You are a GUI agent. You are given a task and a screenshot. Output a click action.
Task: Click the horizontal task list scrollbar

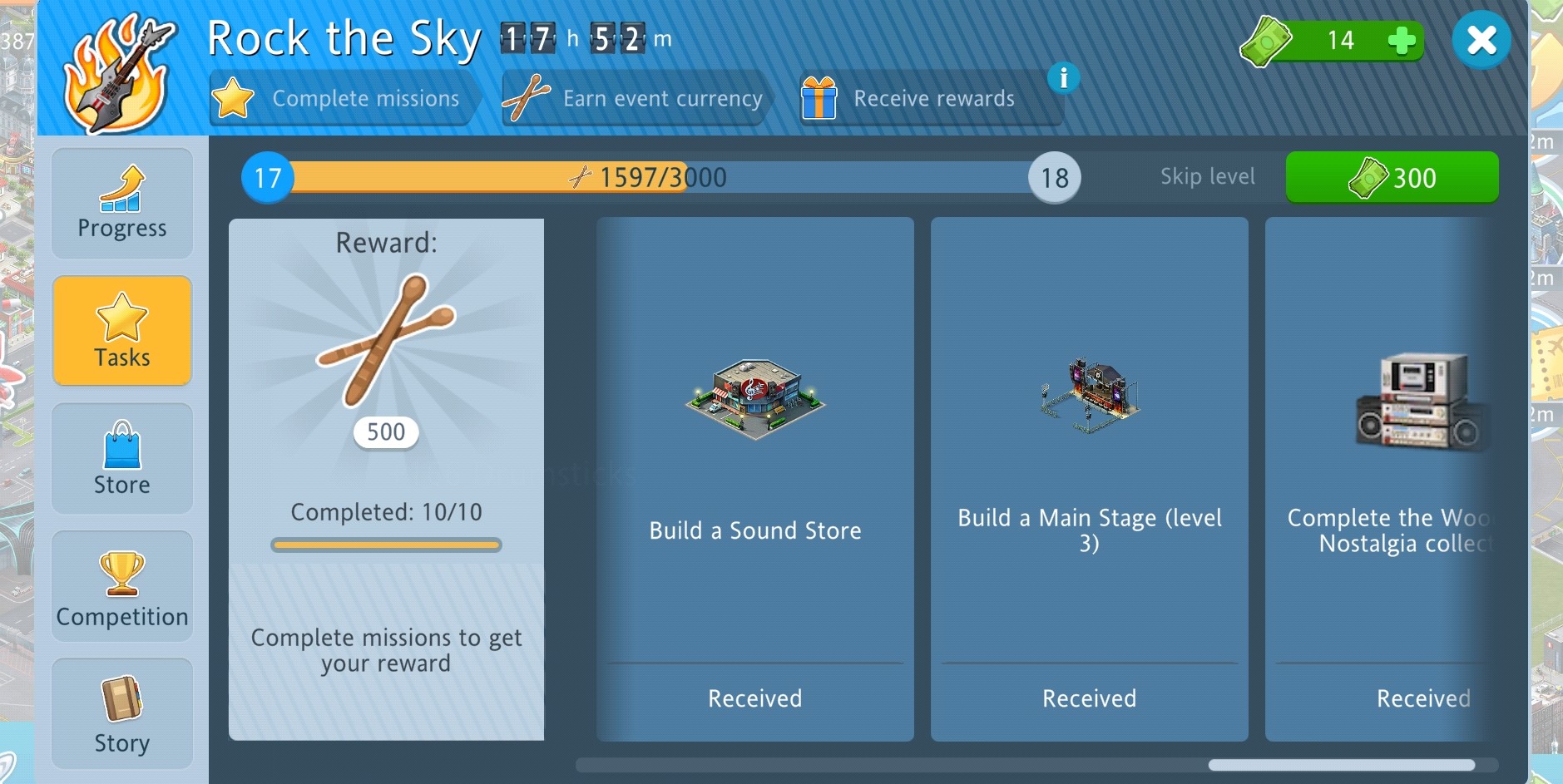[x=1341, y=765]
